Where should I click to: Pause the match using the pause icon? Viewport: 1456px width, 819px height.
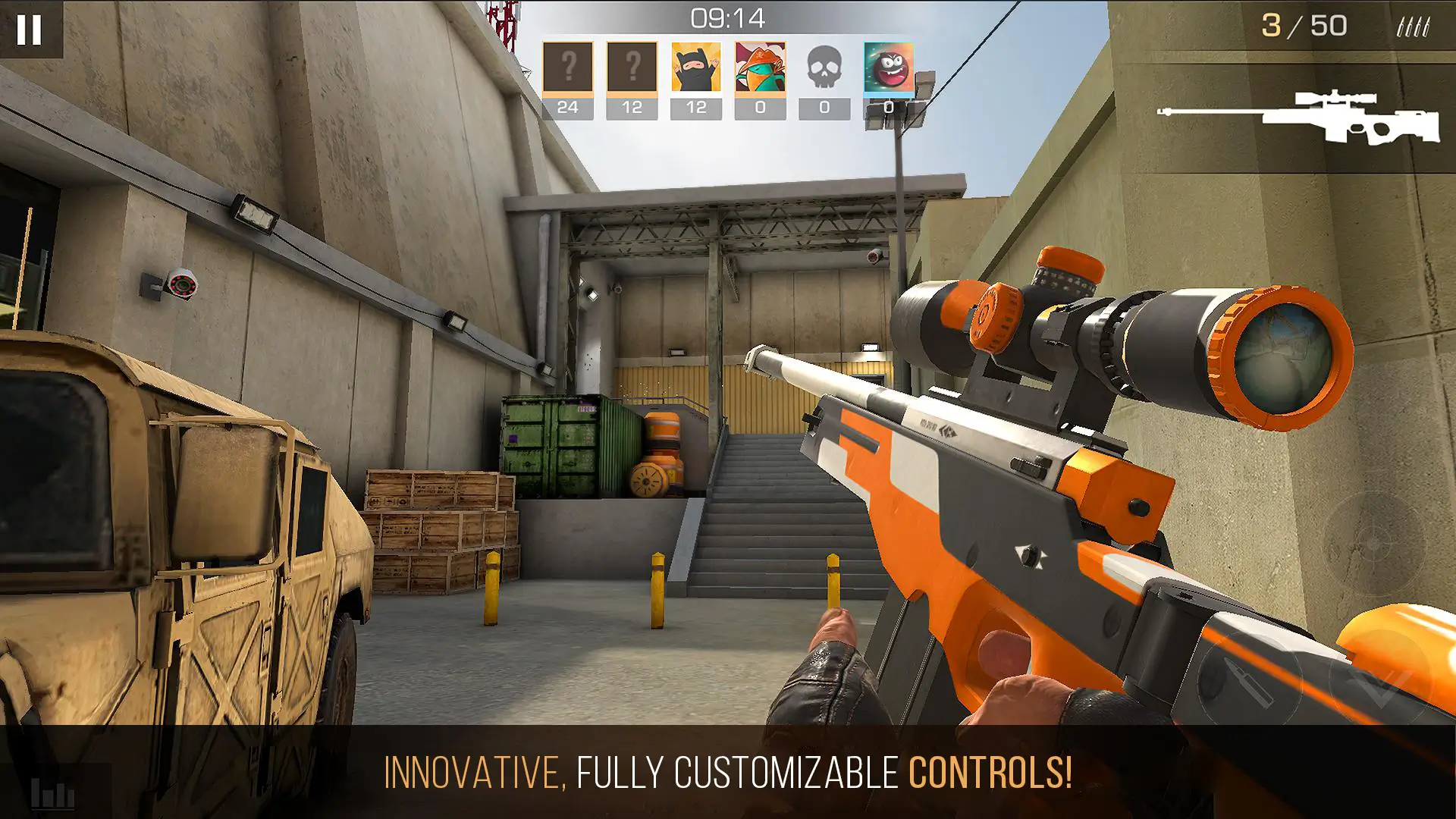(x=29, y=29)
